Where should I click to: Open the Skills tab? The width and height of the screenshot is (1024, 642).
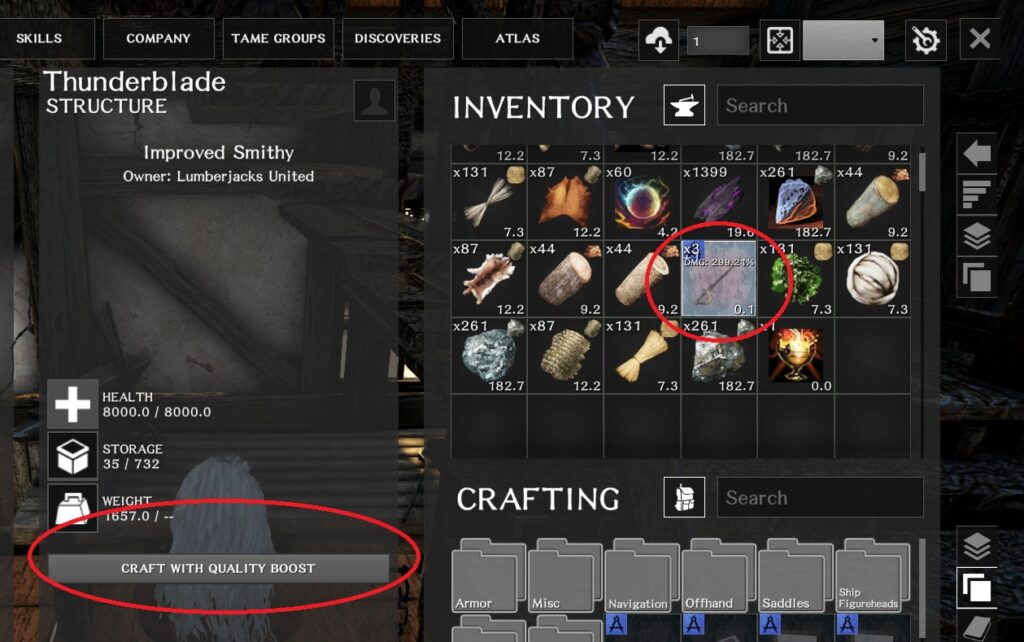pos(40,39)
